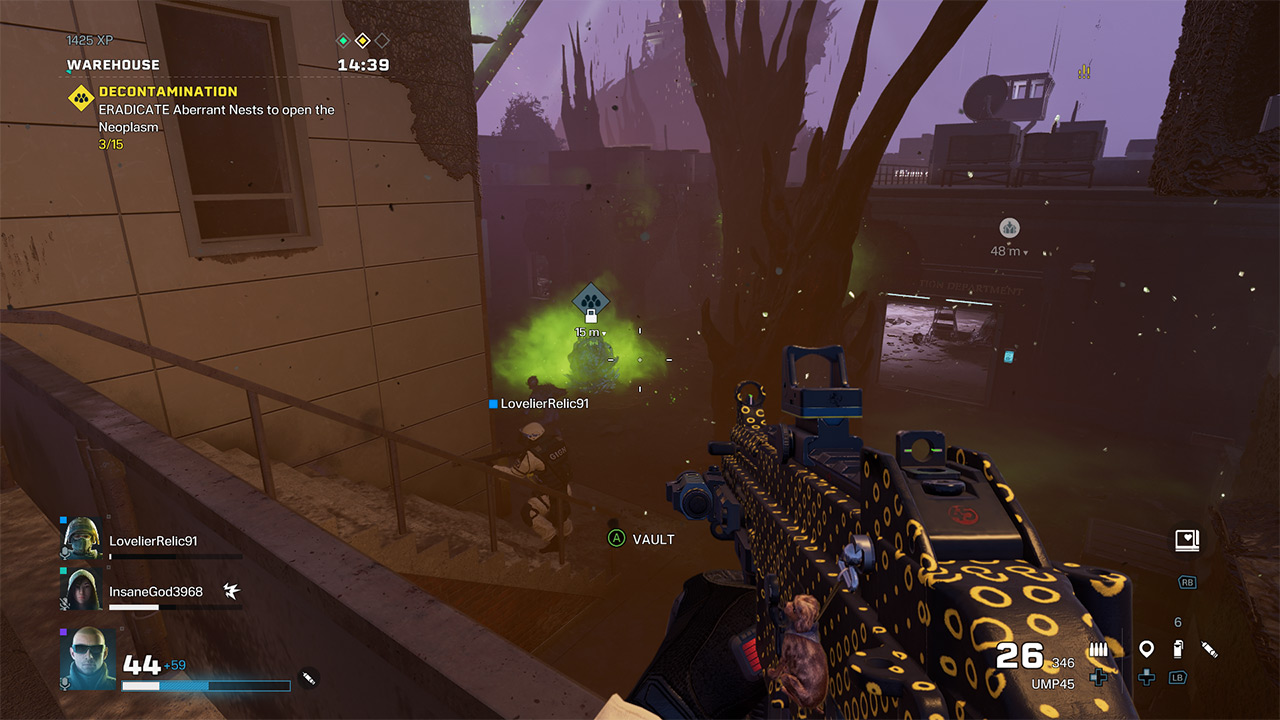Click your own operator portrait with sunglasses

(88, 657)
